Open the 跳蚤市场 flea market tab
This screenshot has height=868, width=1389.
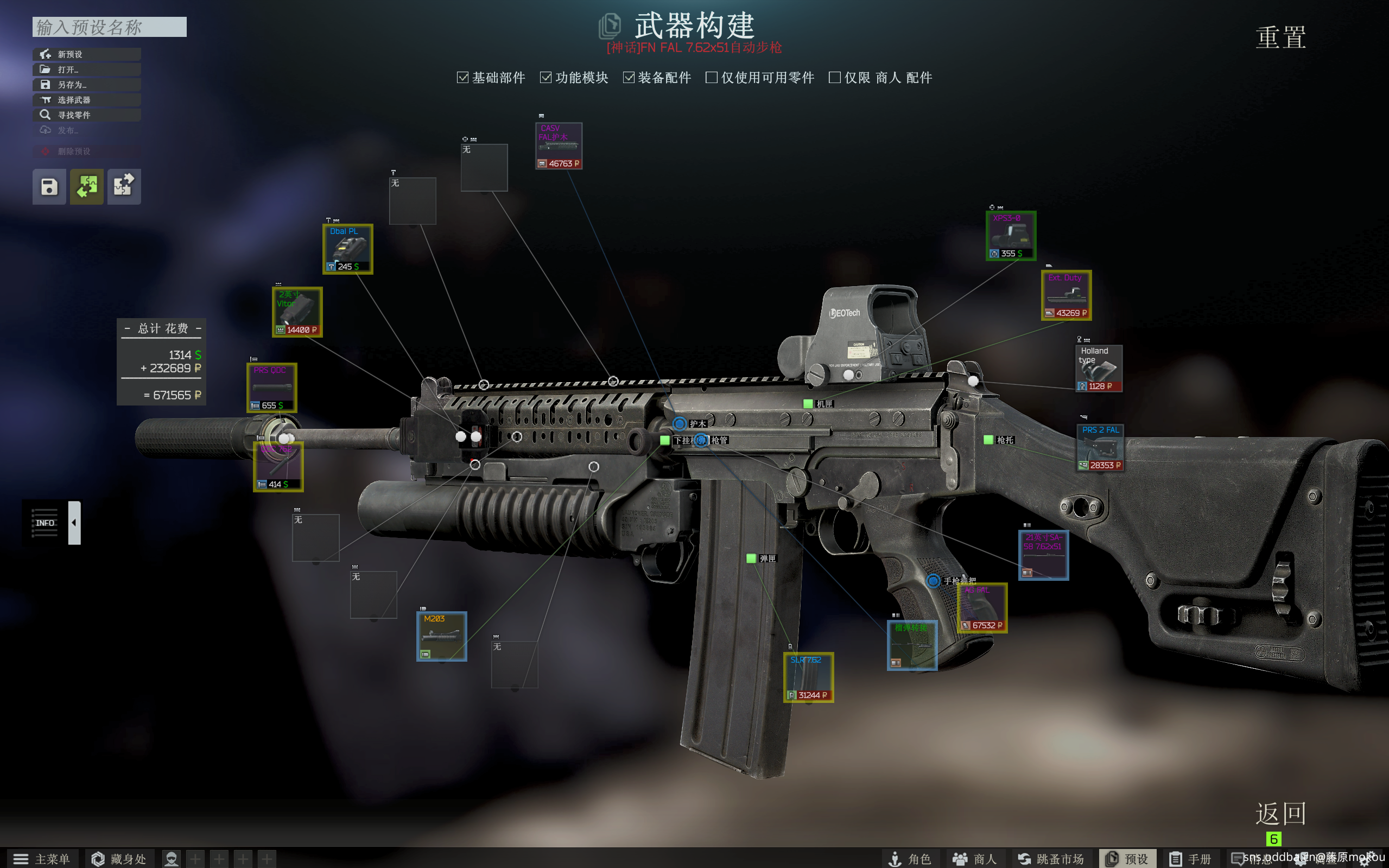(1051, 858)
